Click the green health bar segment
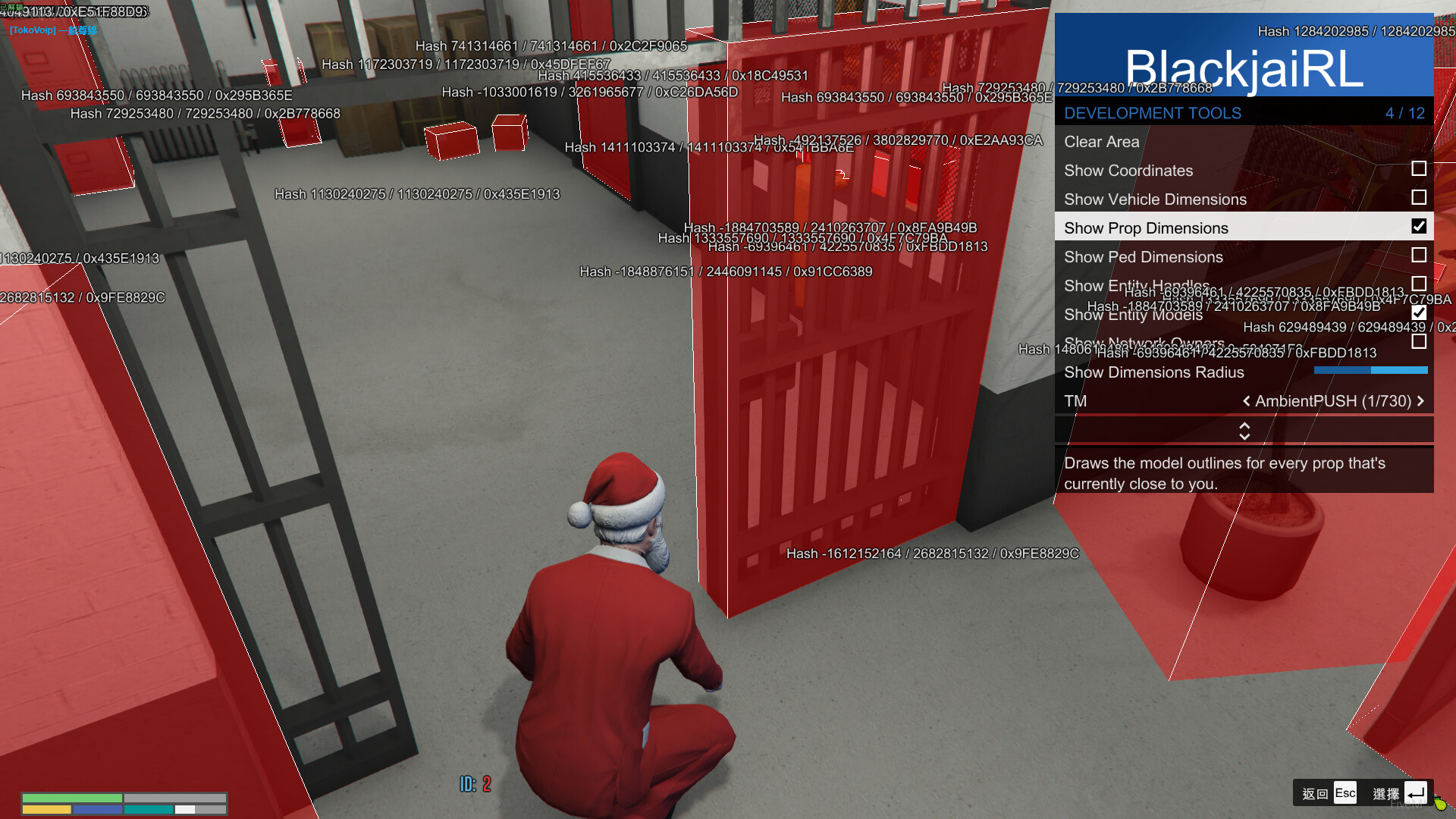 (x=72, y=798)
